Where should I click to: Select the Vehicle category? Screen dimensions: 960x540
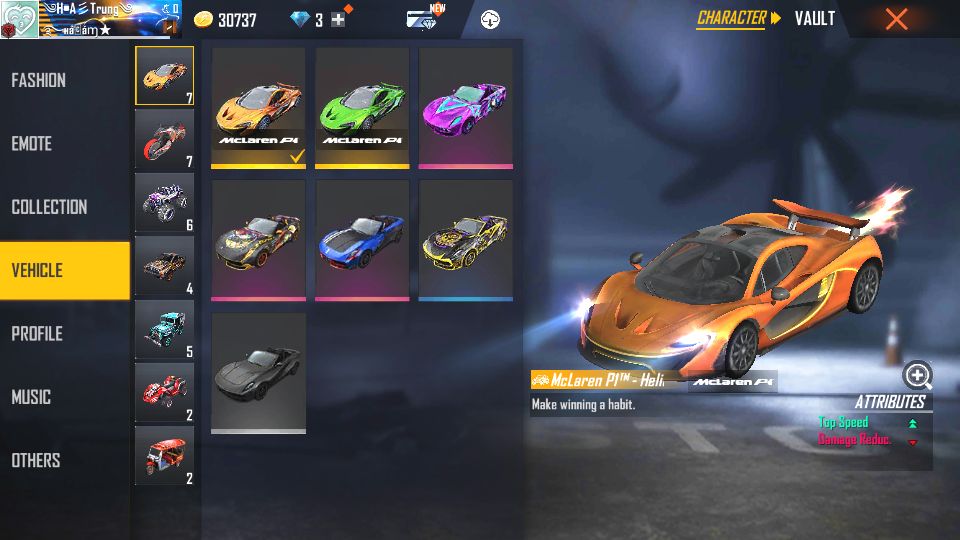click(x=64, y=270)
